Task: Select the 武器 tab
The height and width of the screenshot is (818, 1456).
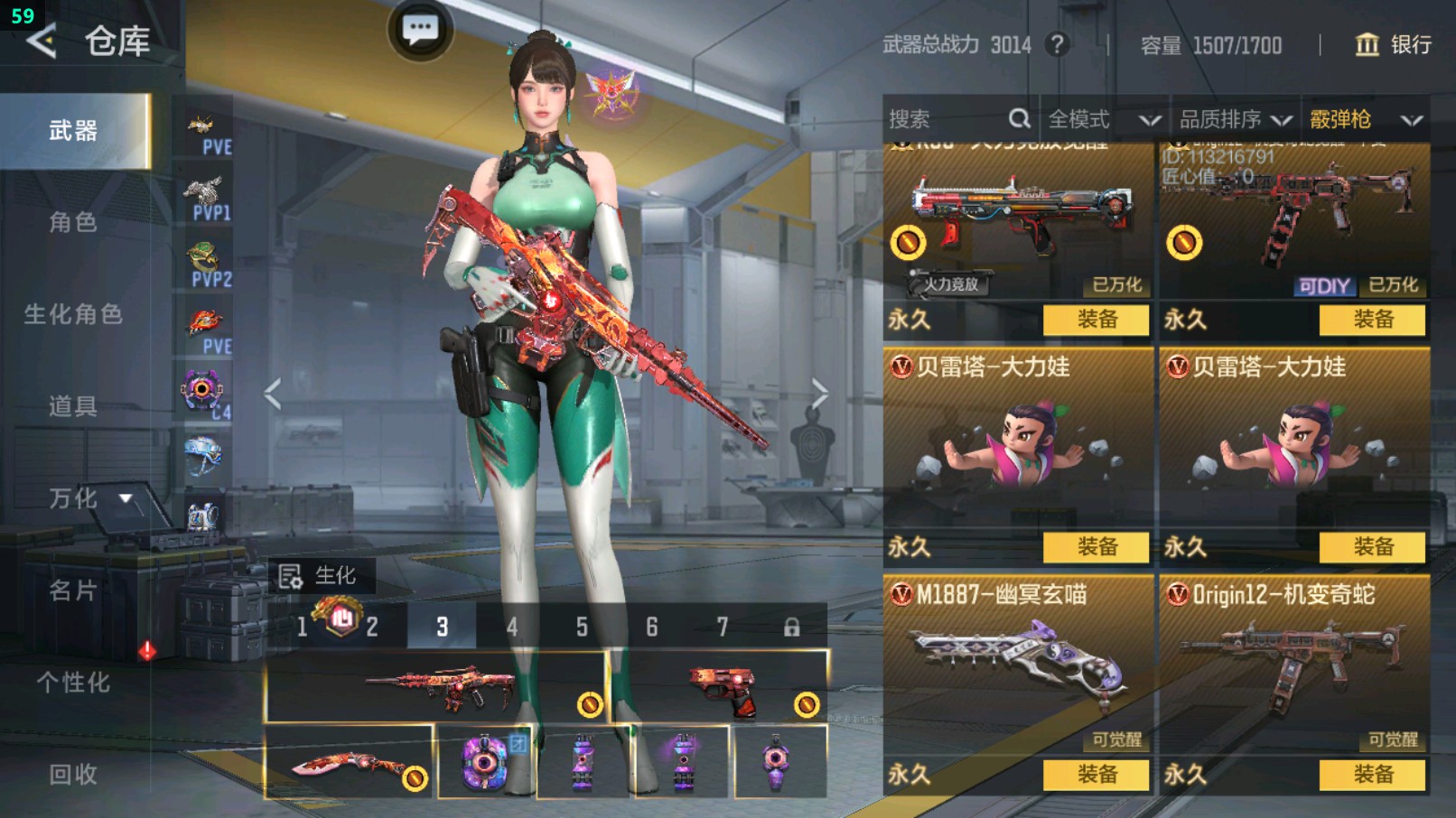Action: (x=74, y=131)
